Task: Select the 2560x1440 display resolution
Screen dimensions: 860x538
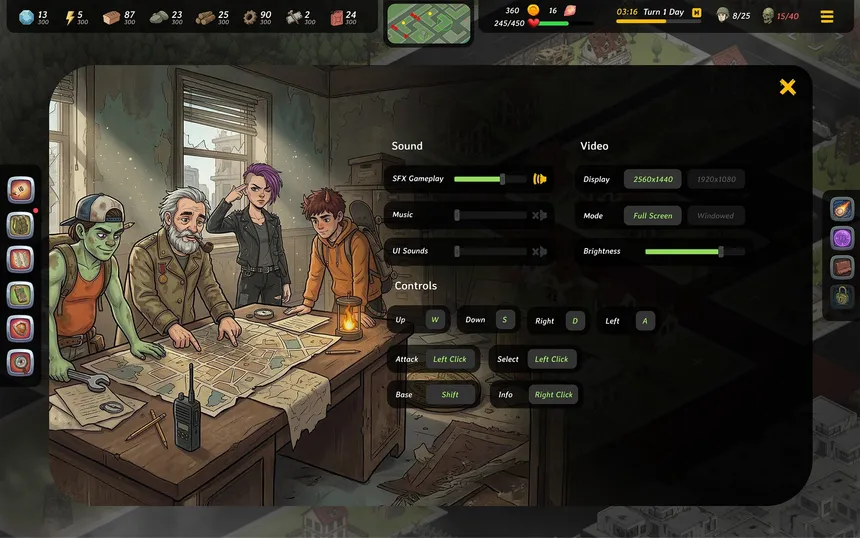Action: click(653, 180)
